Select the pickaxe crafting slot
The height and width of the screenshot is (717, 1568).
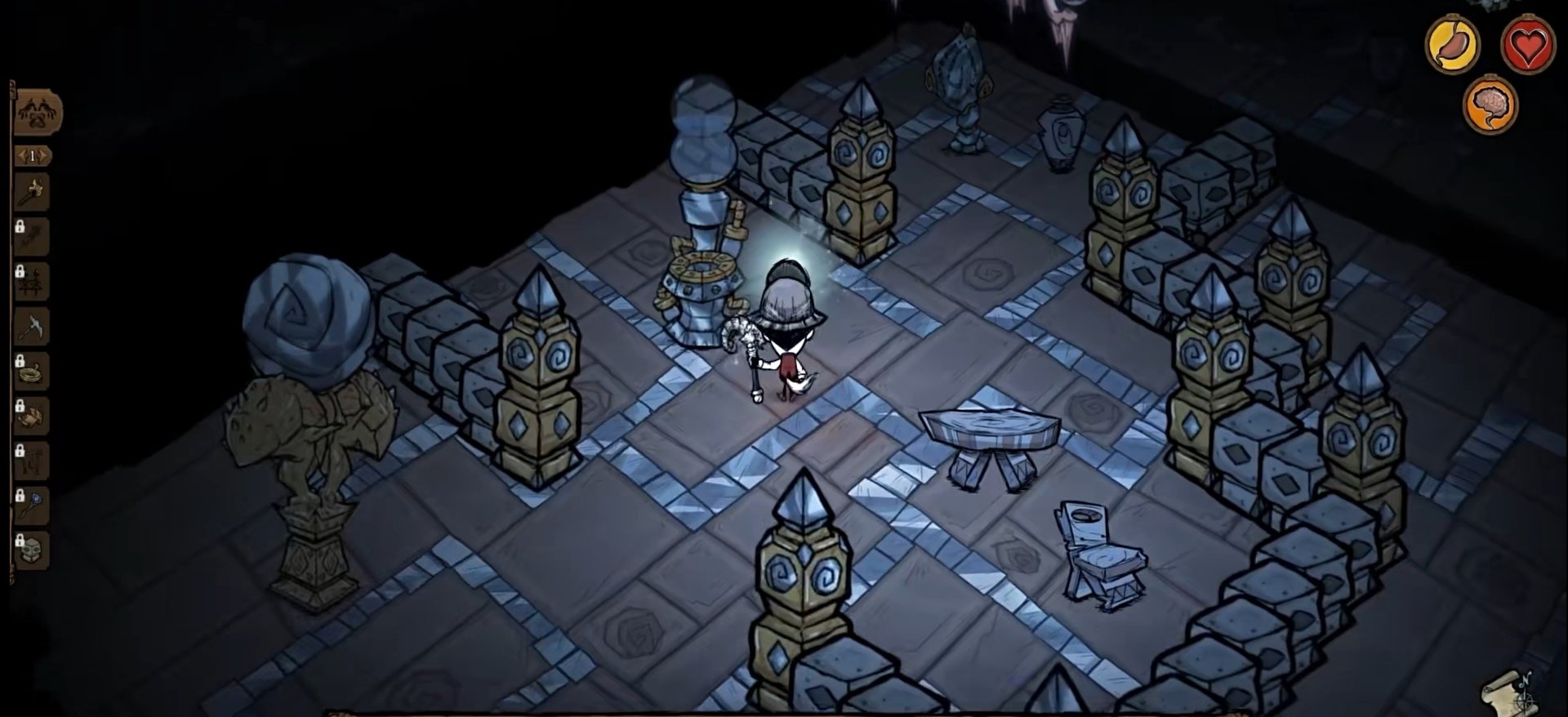(33, 327)
